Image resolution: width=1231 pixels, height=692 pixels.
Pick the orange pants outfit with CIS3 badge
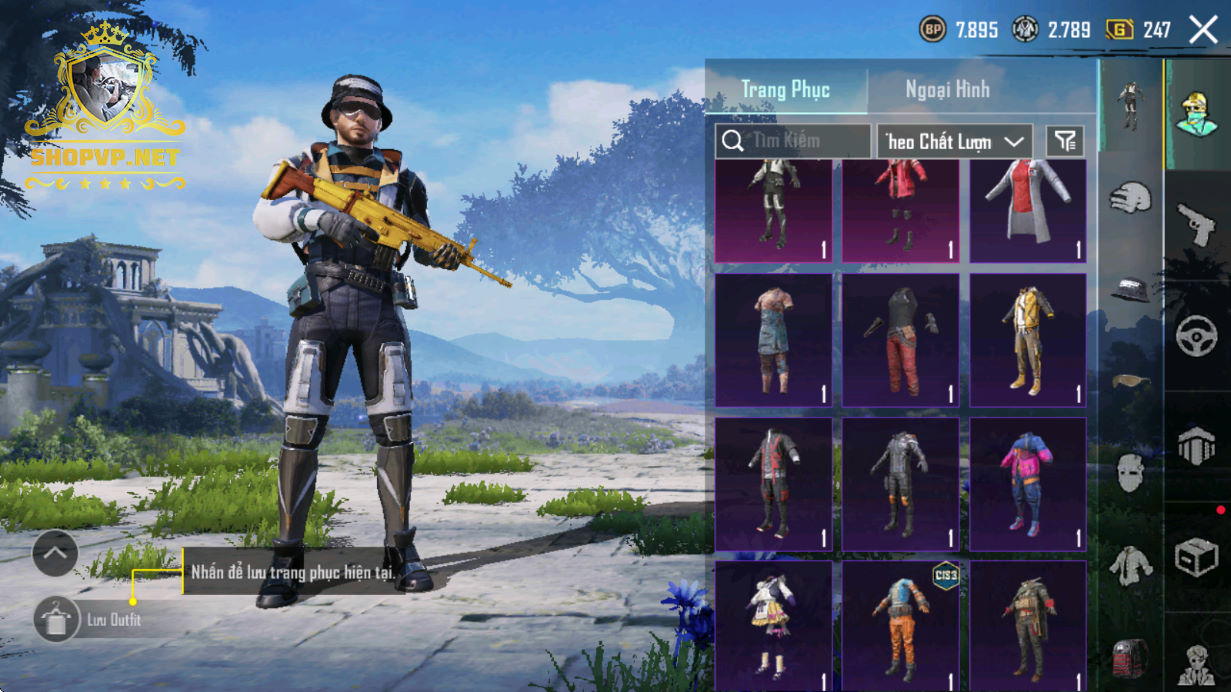tap(900, 625)
